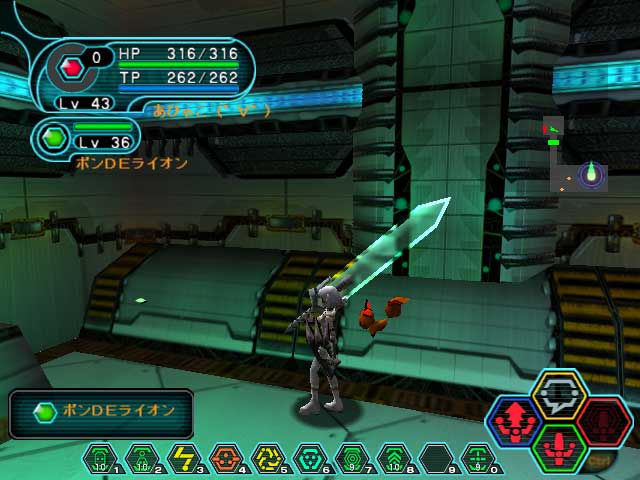Viewport: 640px width, 480px height.
Task: Click the ボンDEライオン target name box
Action: [101, 412]
